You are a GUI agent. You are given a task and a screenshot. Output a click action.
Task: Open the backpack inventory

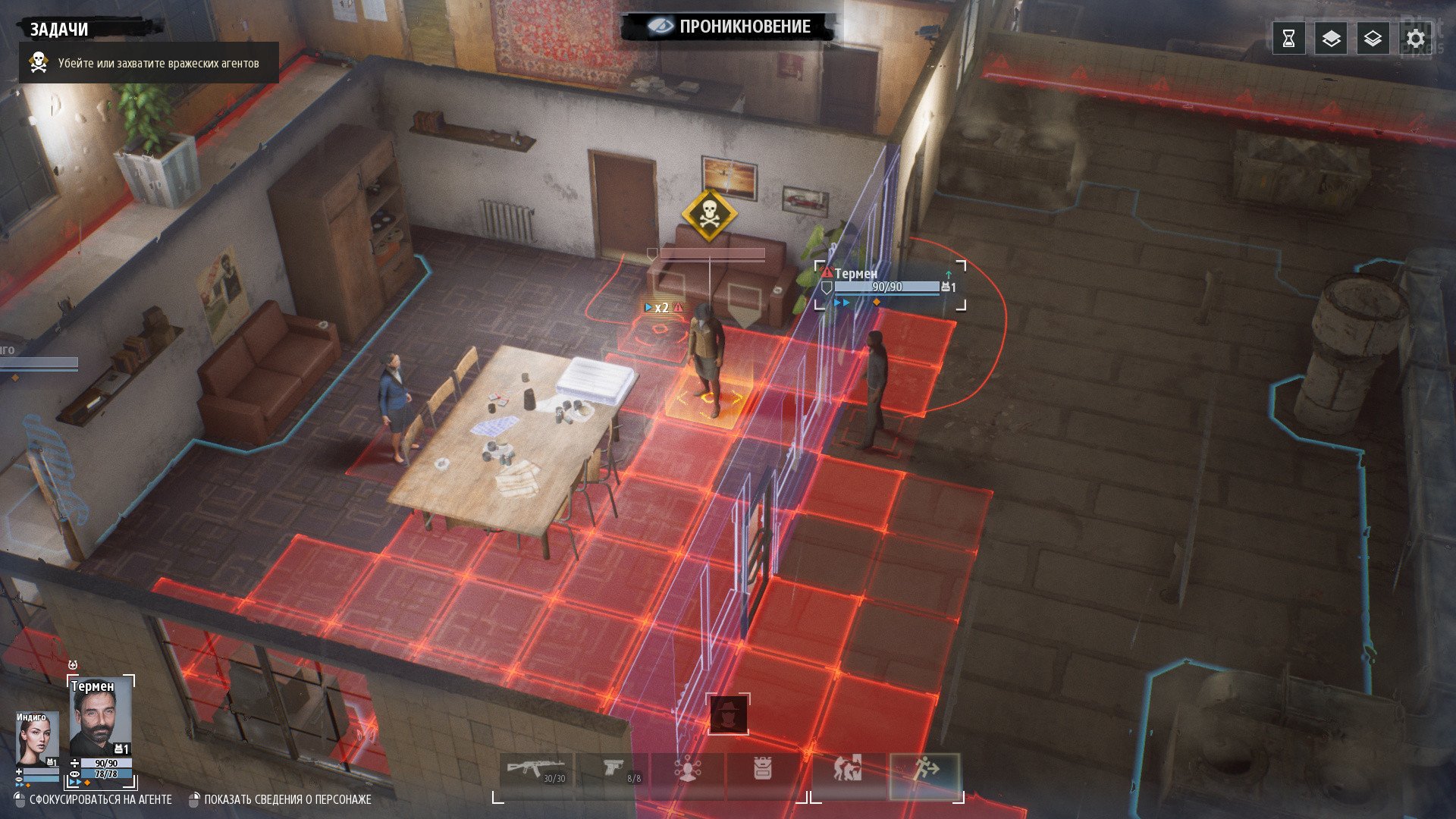tap(763, 771)
